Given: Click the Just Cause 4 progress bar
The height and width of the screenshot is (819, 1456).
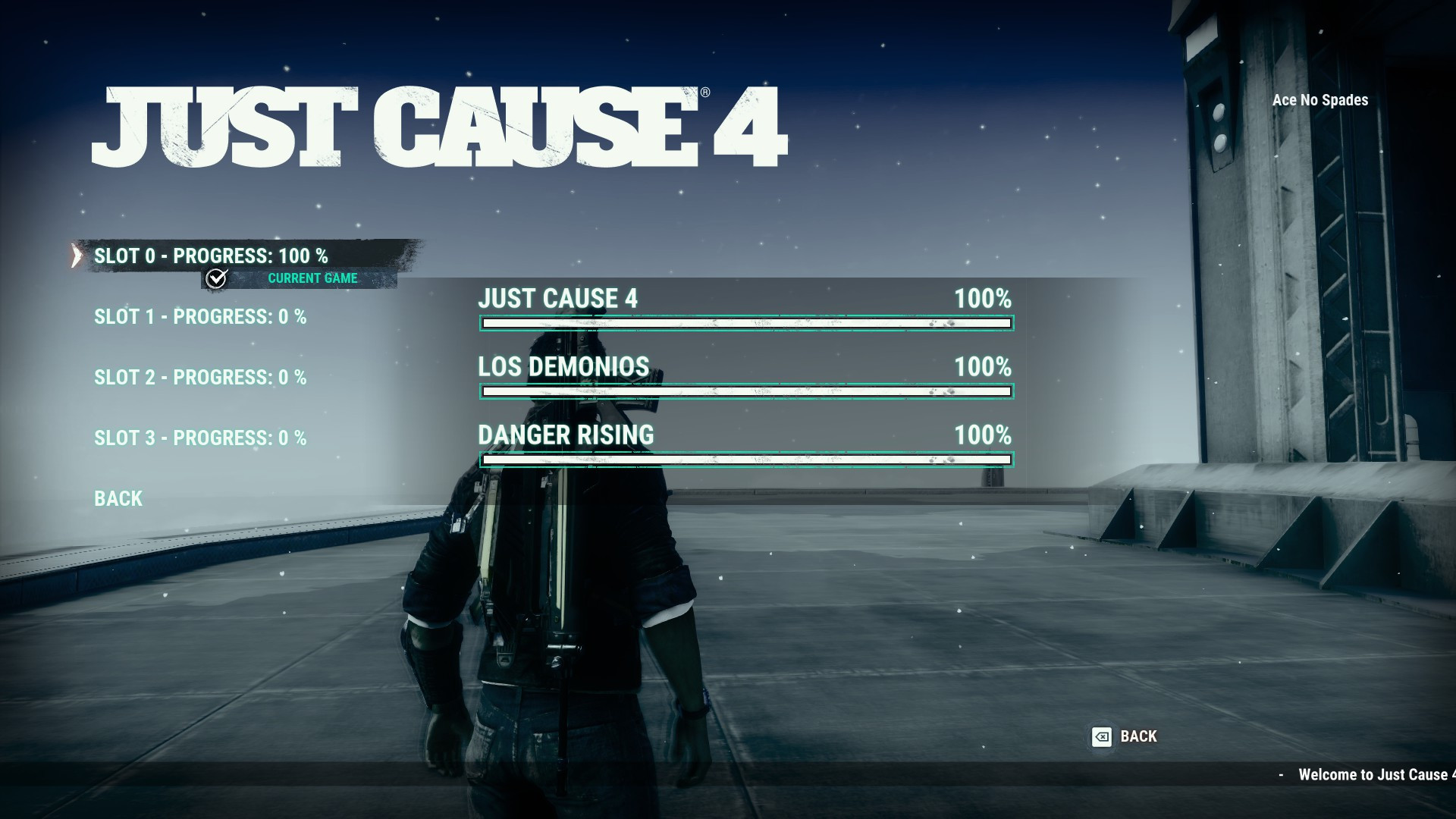Looking at the screenshot, I should [x=747, y=323].
